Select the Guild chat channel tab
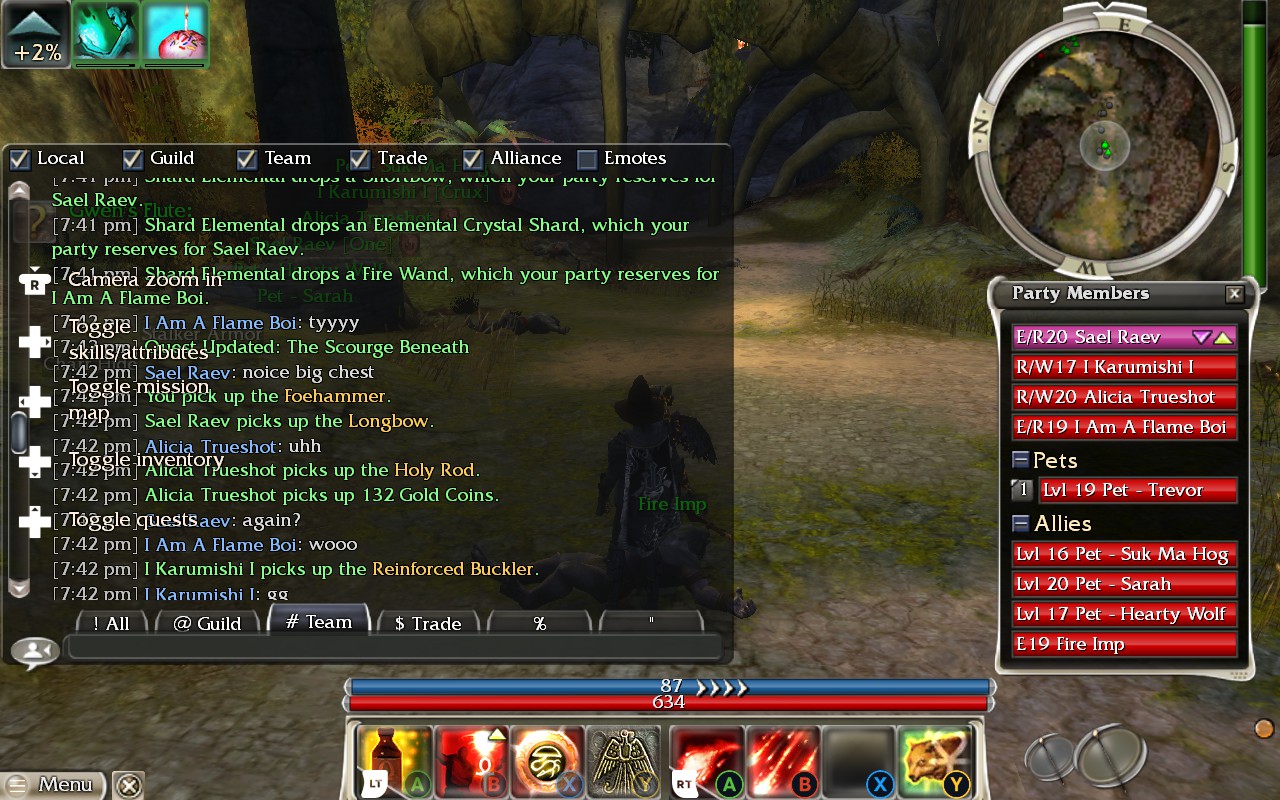Viewport: 1280px width, 800px height. (x=207, y=623)
